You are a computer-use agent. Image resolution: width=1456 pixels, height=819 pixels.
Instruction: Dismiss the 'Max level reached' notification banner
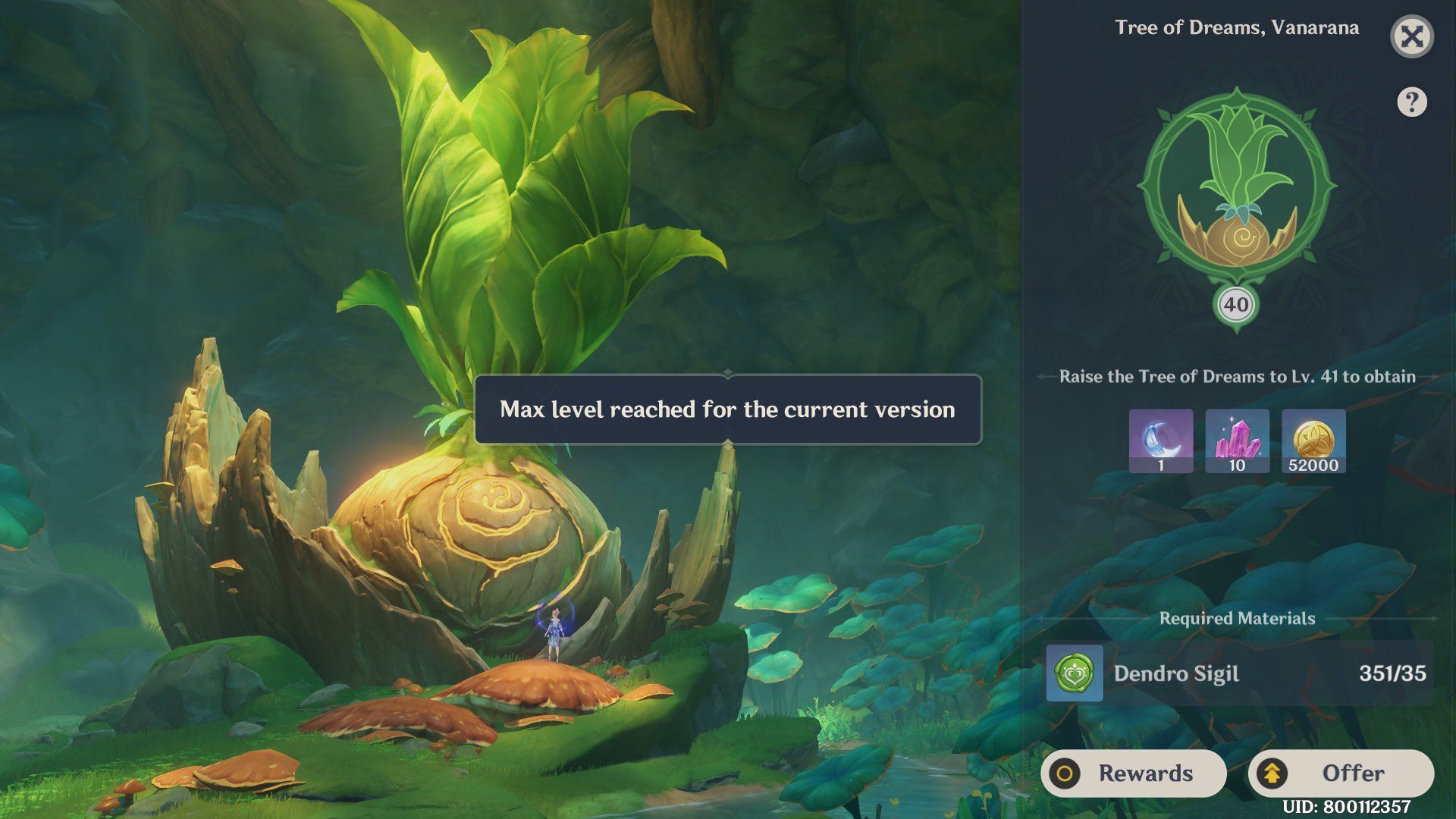tap(728, 410)
